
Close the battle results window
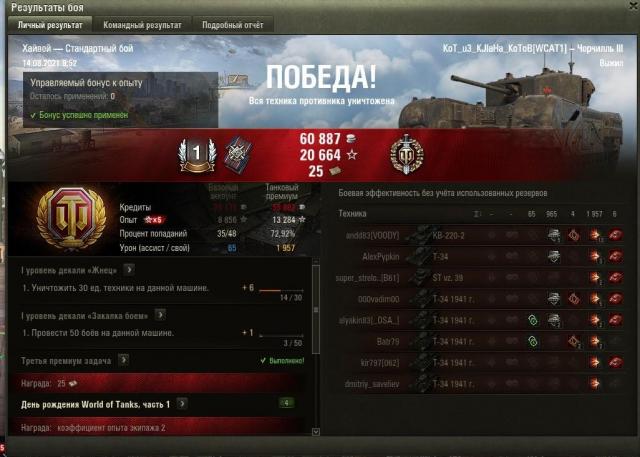click(630, 7)
